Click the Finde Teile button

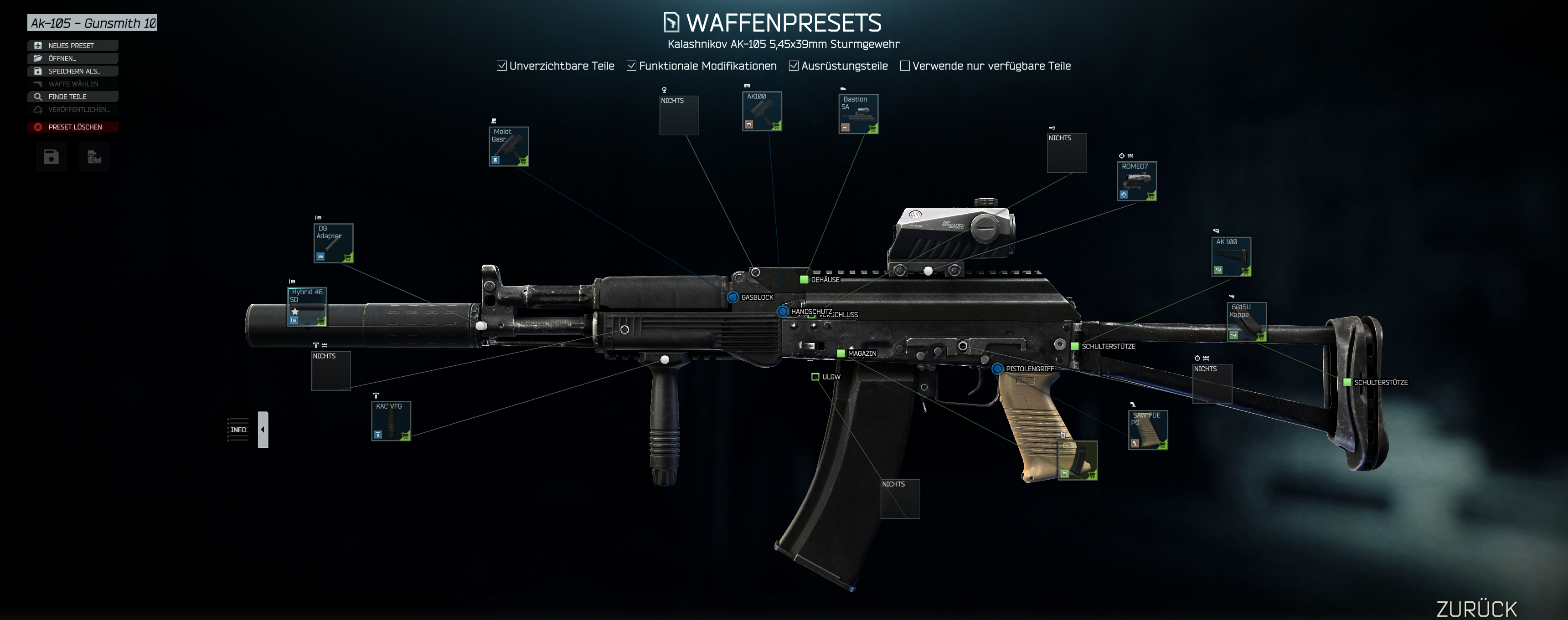point(72,97)
